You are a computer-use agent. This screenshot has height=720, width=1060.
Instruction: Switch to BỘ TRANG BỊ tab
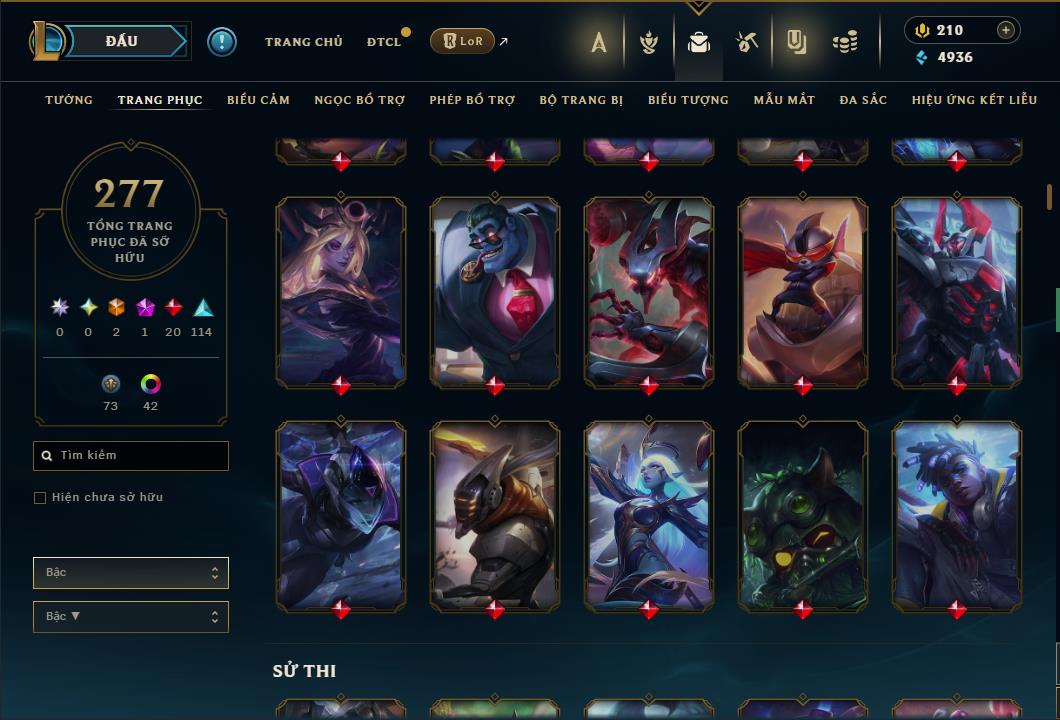(x=581, y=100)
